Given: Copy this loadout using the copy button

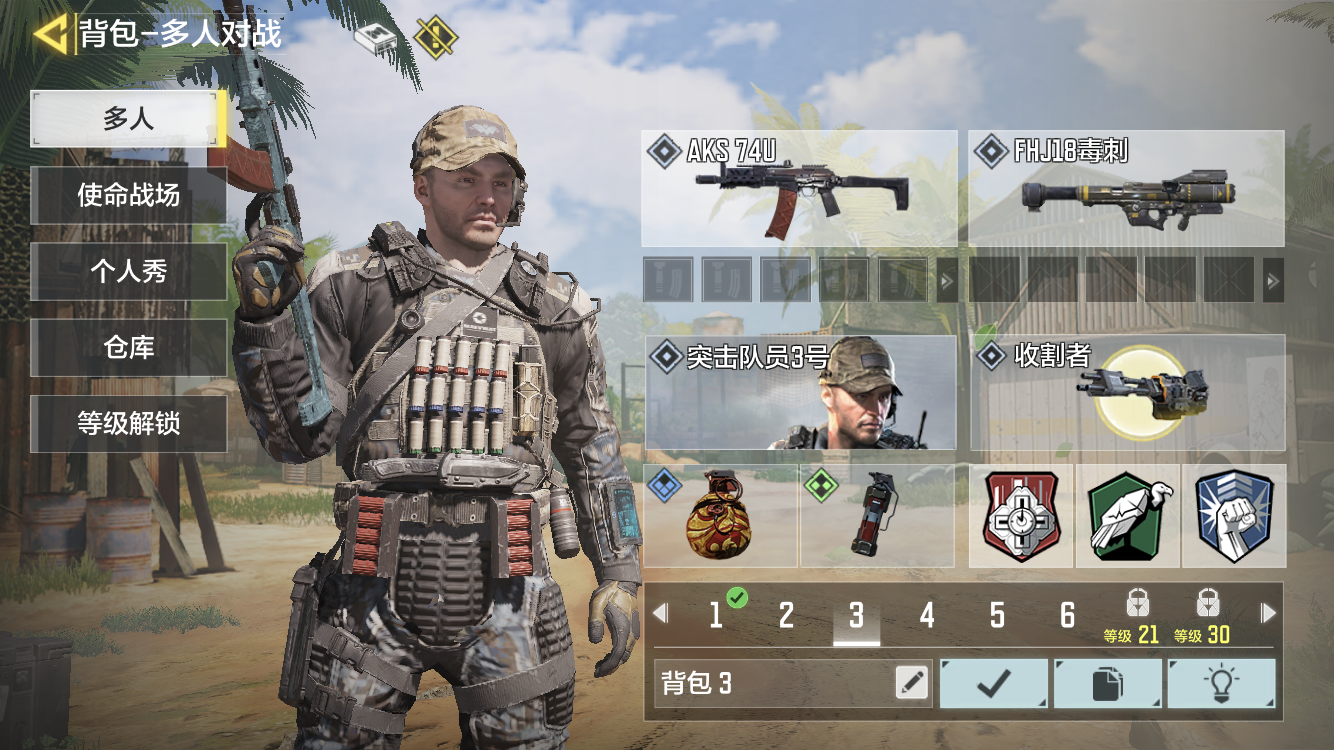Looking at the screenshot, I should (x=1108, y=684).
